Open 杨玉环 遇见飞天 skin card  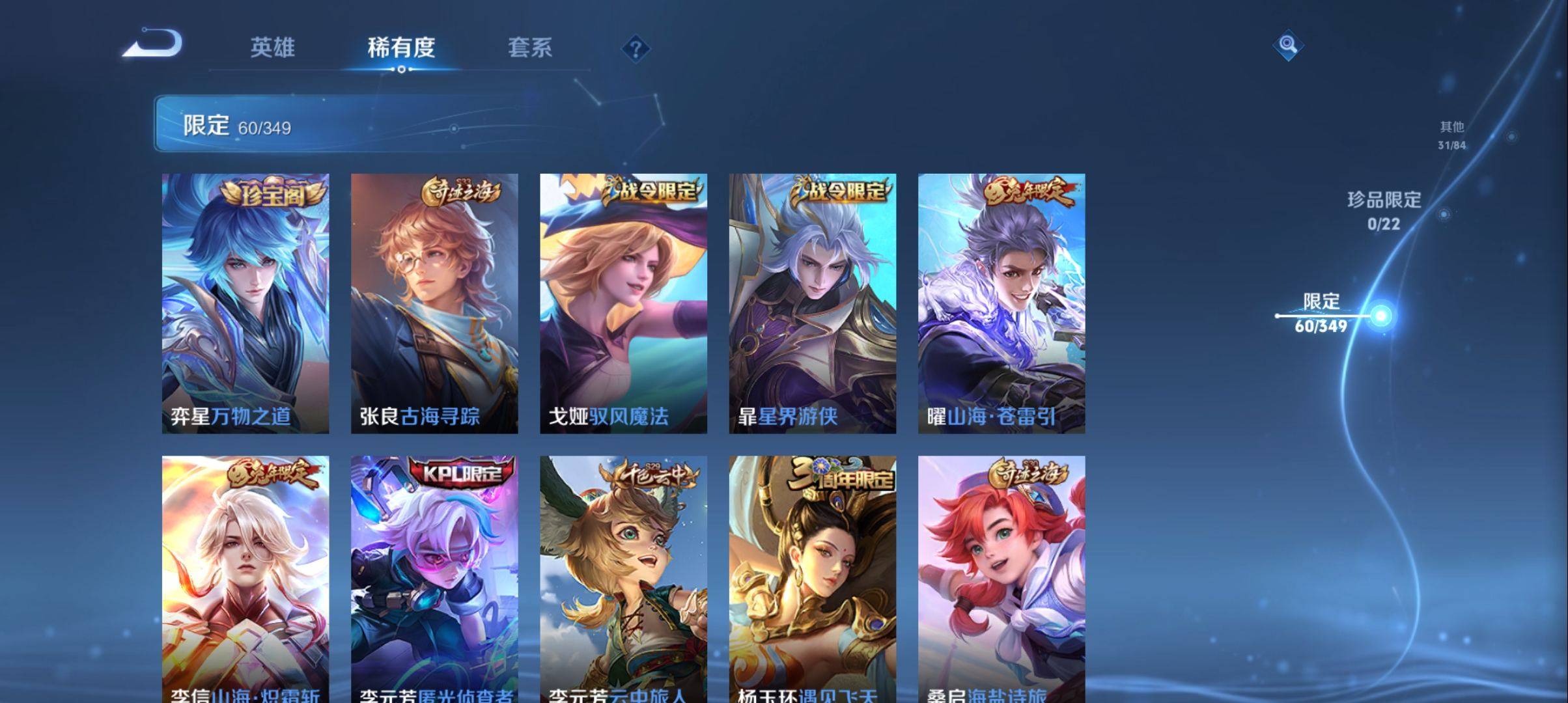(812, 579)
